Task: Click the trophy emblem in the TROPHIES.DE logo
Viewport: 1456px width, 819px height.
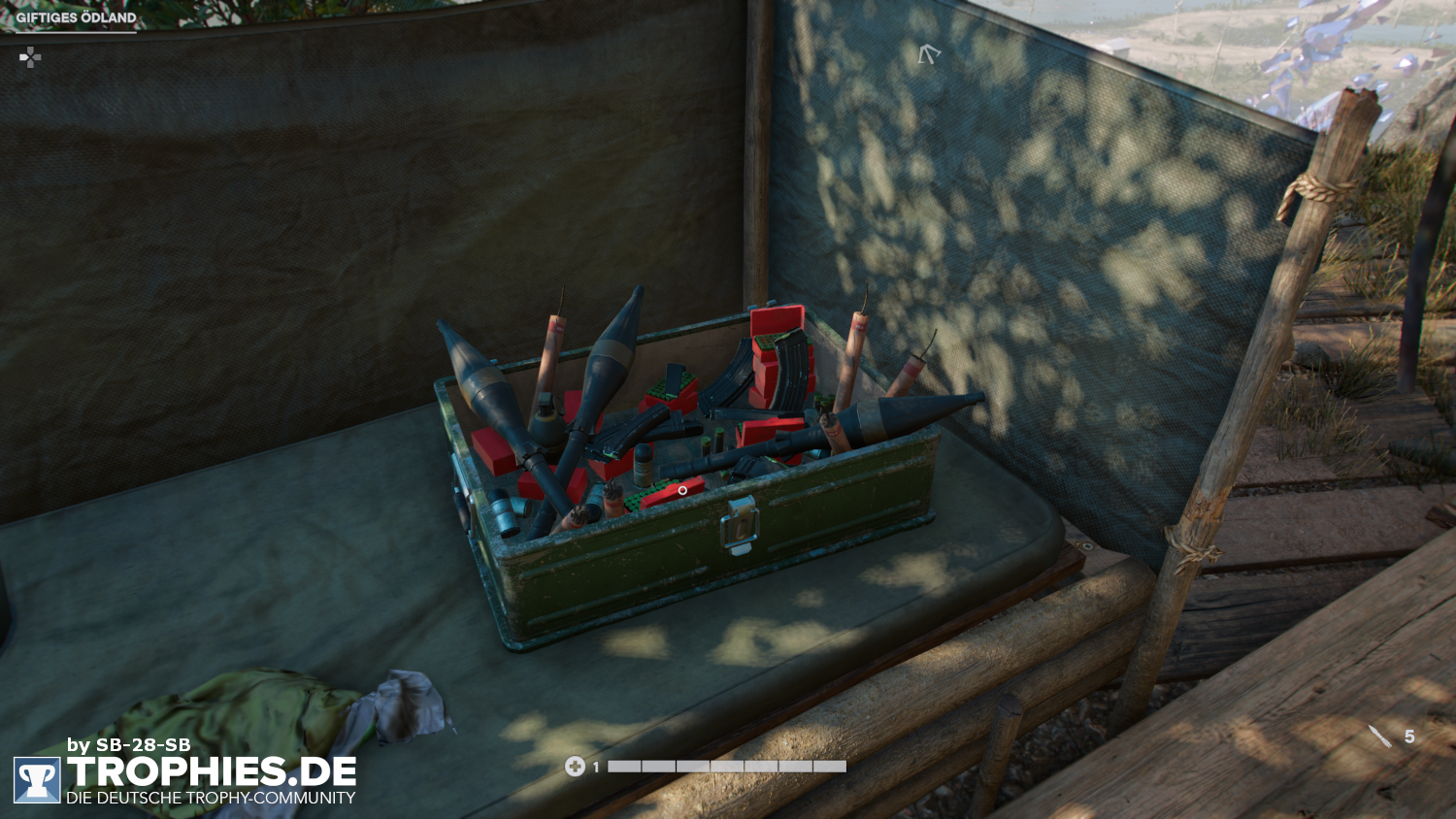Action: click(38, 781)
